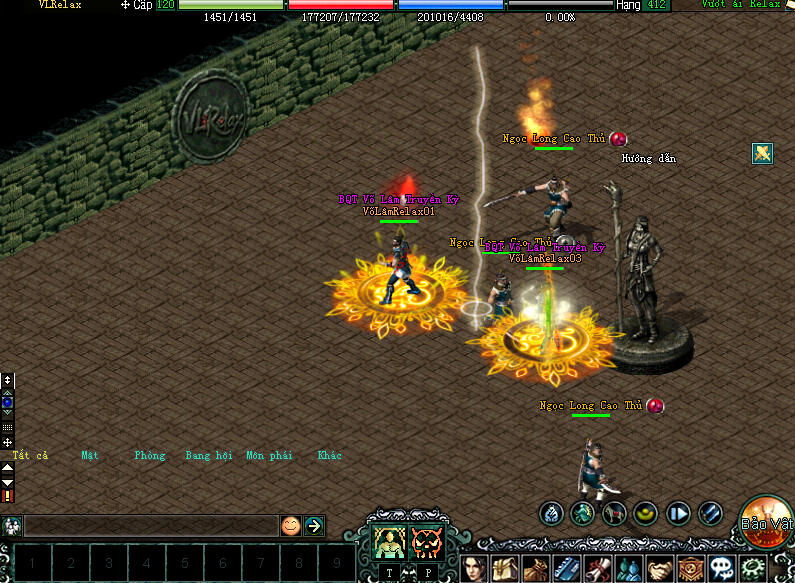Viewport: 795px width, 583px height.
Task: Show the Môn phái chat channel
Action: coord(269,456)
